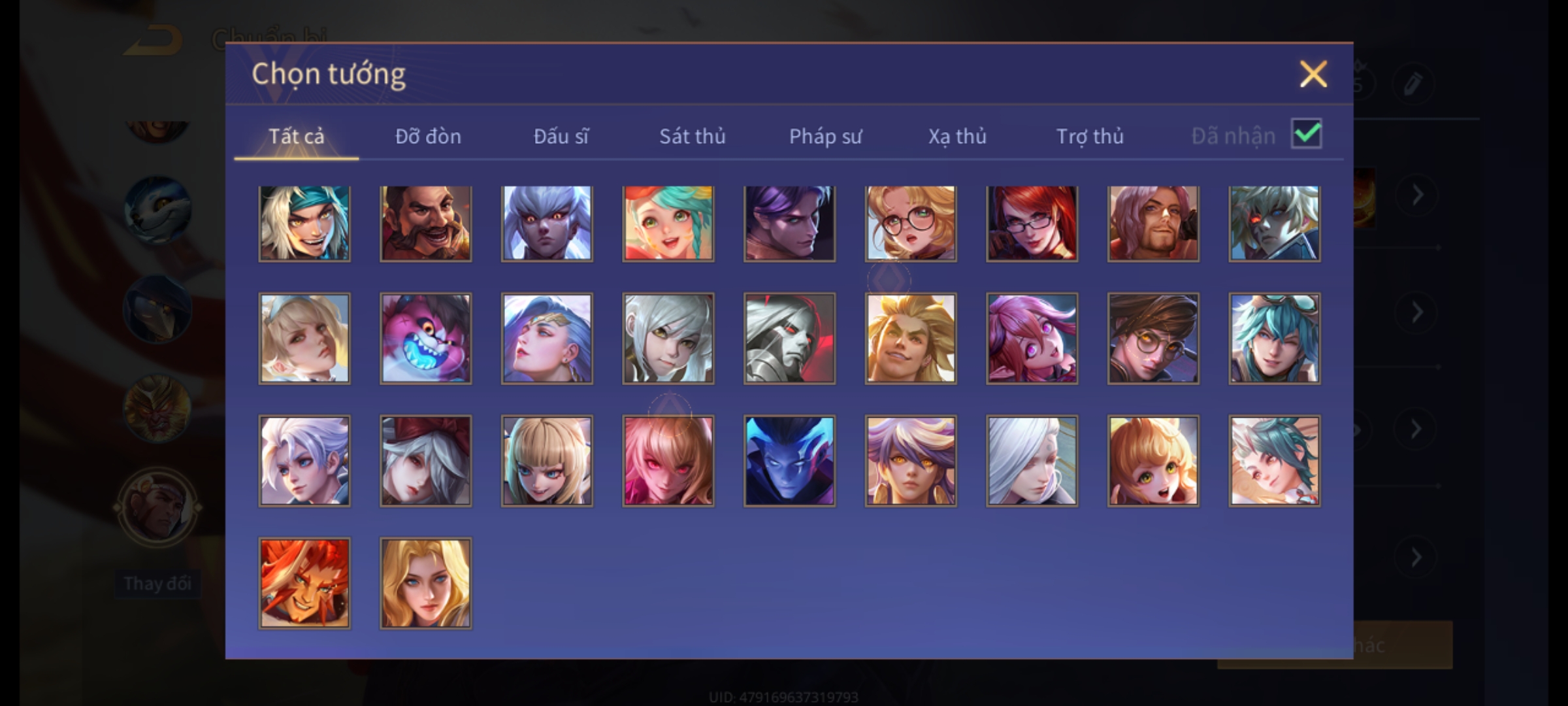Screen dimensions: 1568x706
Task: Toggle the Đã nhận checkbox
Action: (x=1306, y=134)
